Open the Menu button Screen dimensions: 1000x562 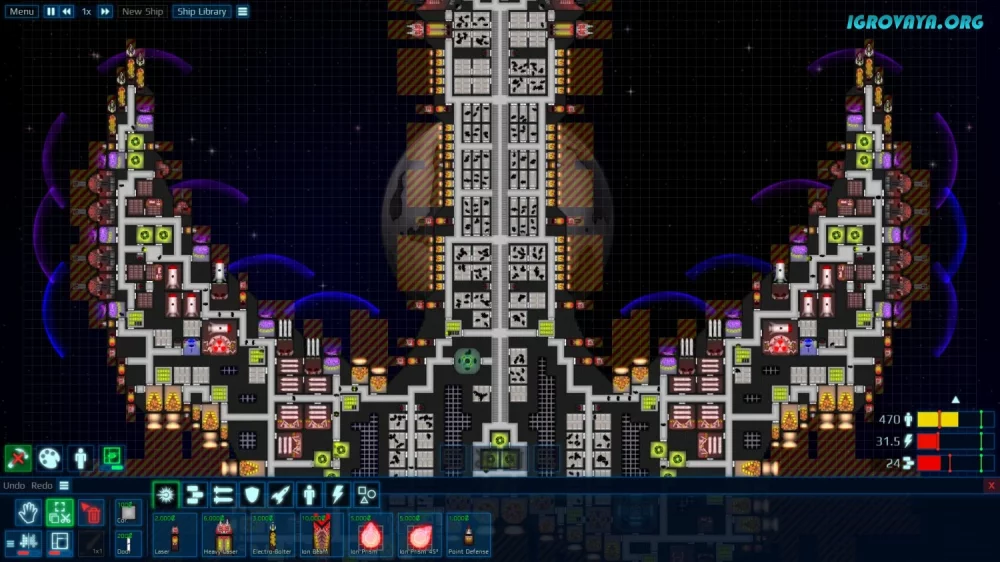(x=21, y=12)
